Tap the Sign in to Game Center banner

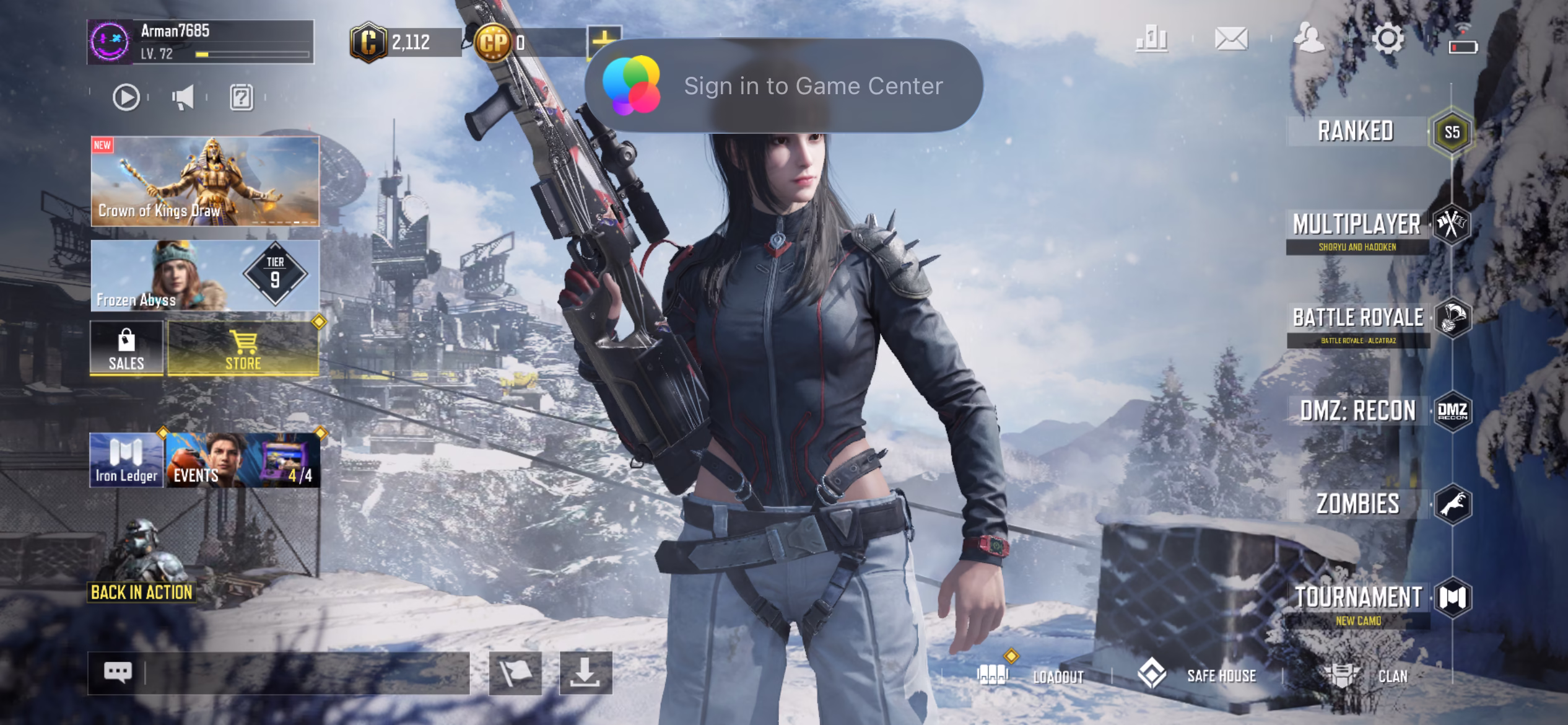(x=783, y=86)
